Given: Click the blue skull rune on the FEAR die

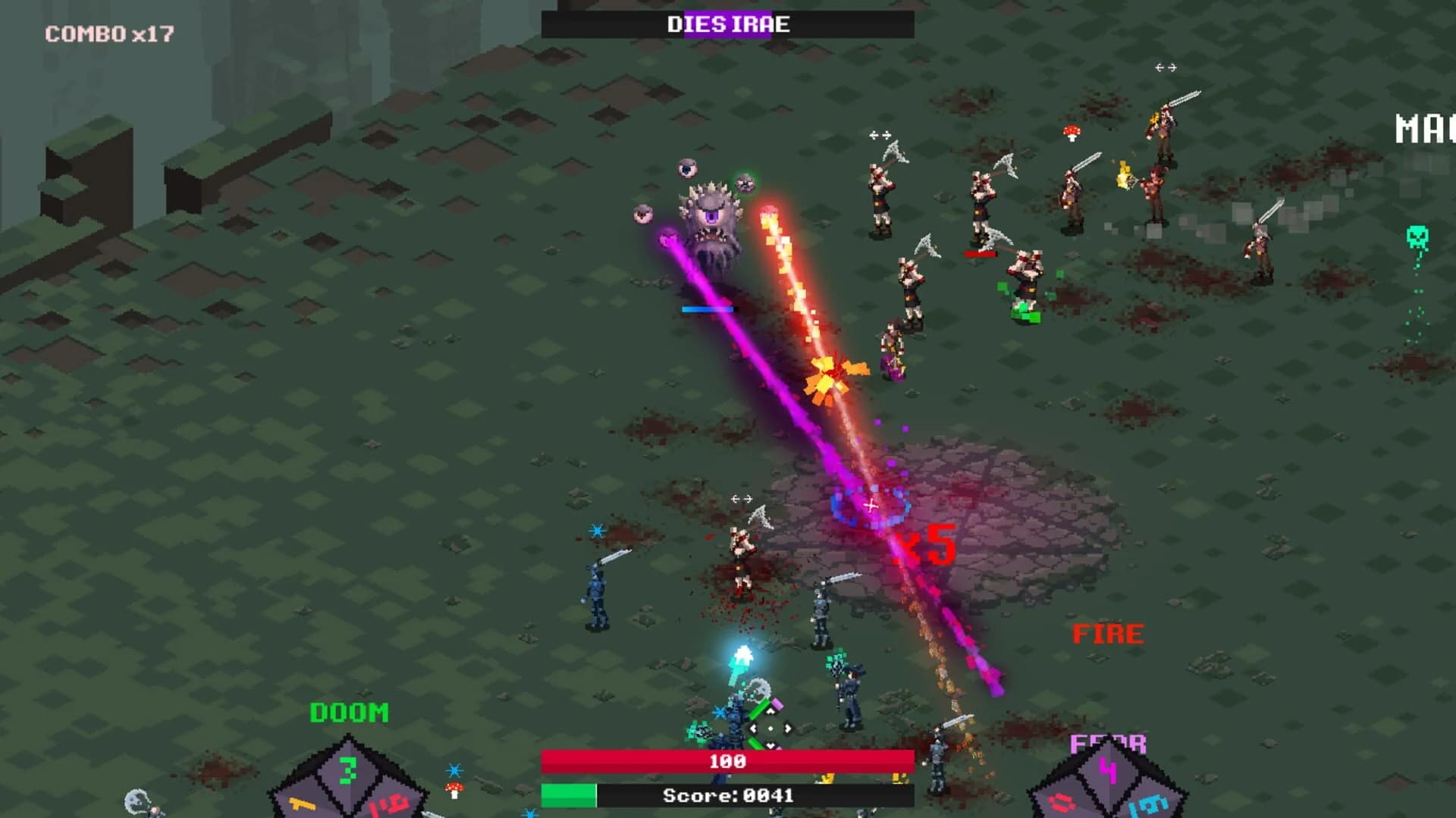Looking at the screenshot, I should [x=1148, y=805].
